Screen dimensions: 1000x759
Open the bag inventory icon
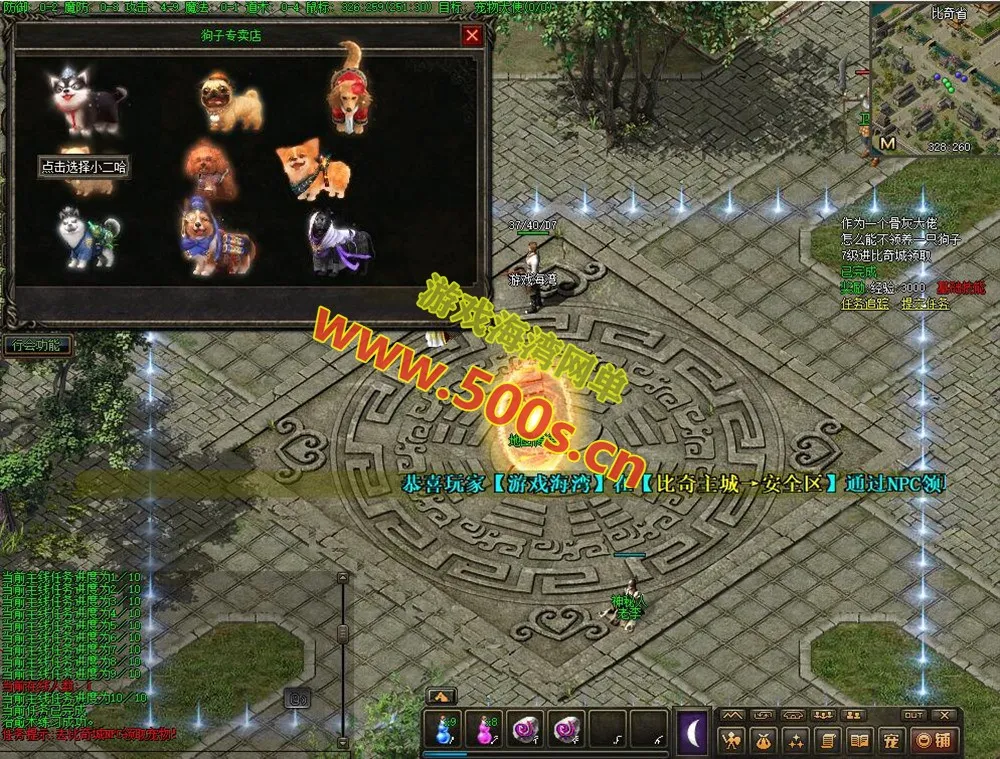tap(765, 741)
